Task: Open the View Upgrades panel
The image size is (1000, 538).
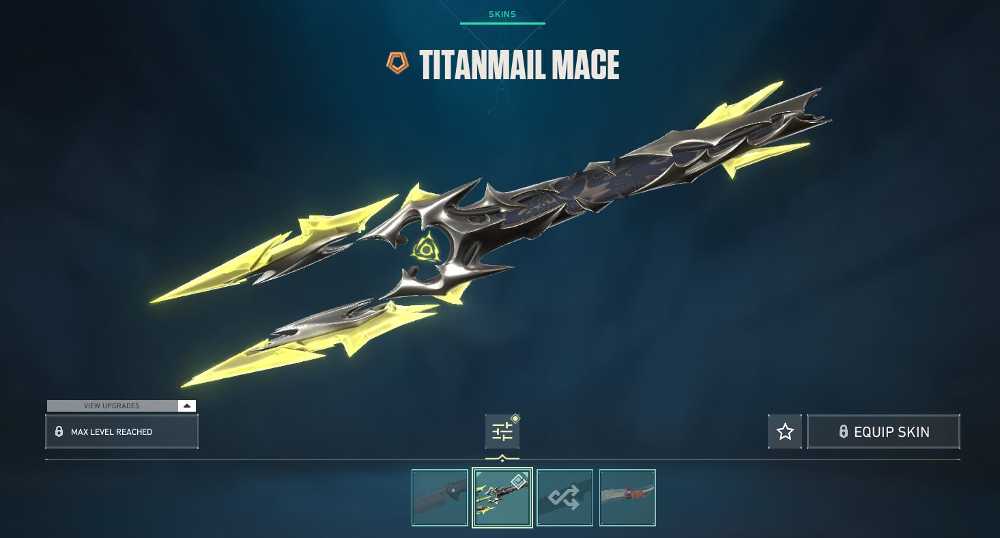Action: tap(121, 406)
